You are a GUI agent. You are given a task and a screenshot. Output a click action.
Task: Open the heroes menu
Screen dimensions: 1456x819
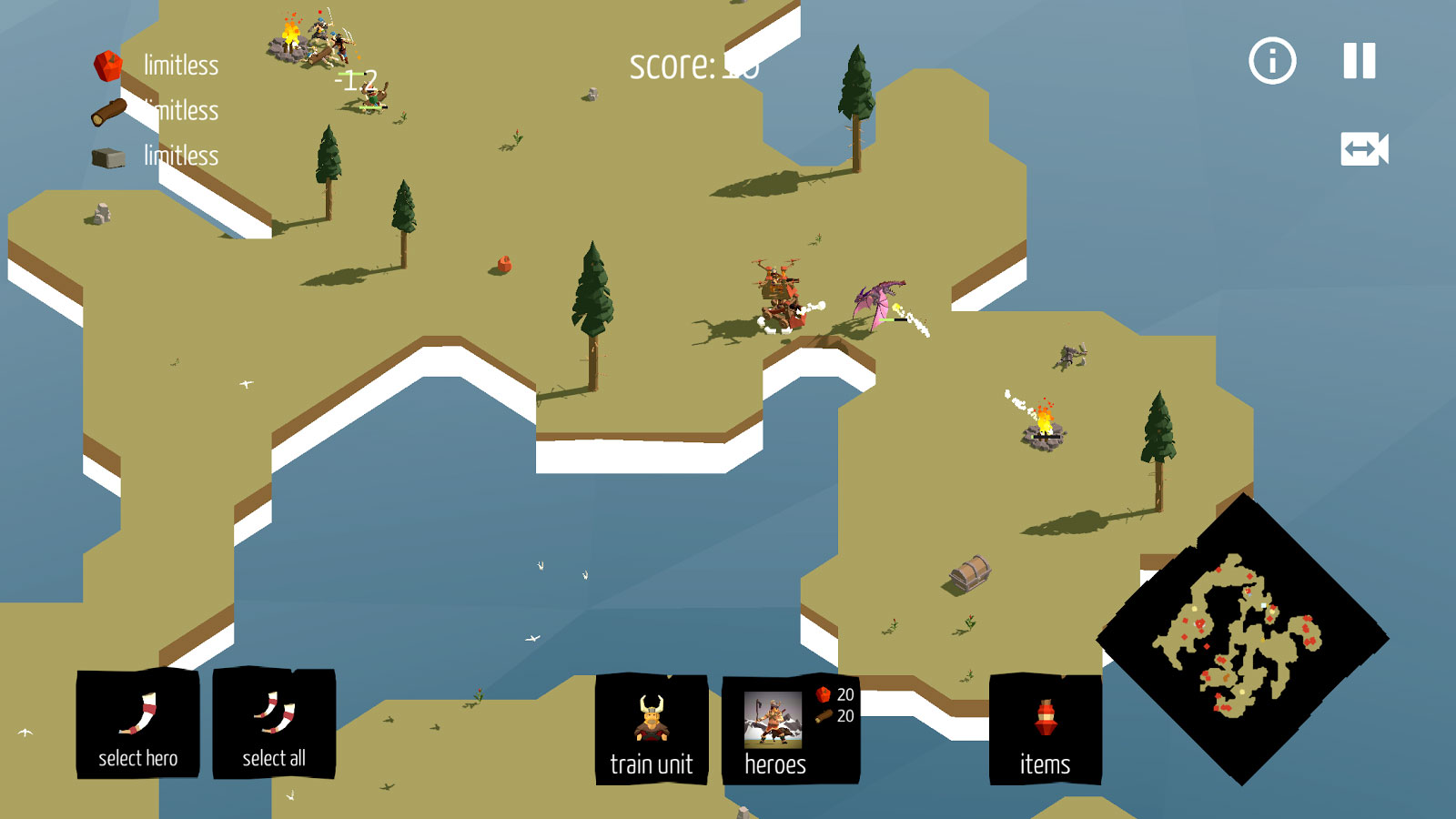coord(789,730)
